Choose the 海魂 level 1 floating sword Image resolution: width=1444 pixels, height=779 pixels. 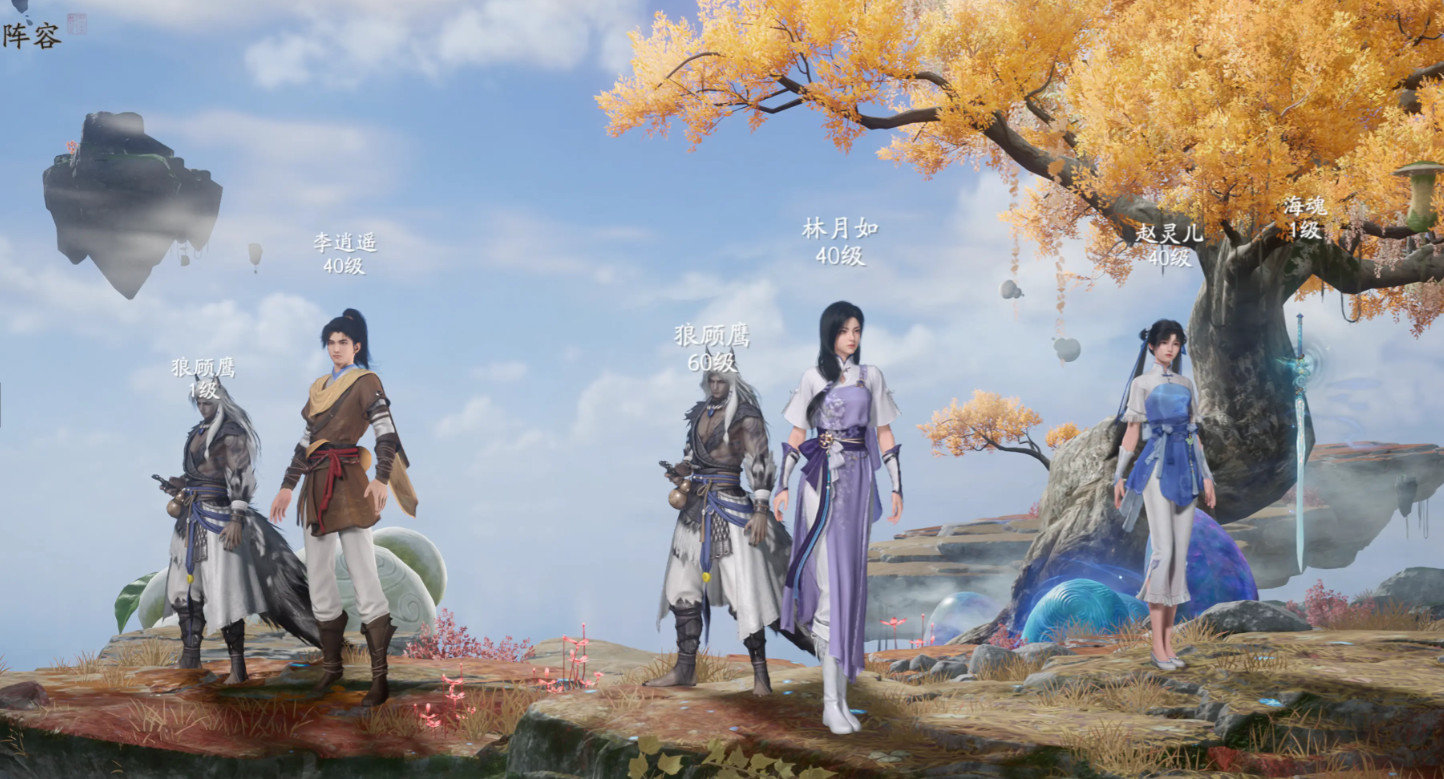[1300, 440]
